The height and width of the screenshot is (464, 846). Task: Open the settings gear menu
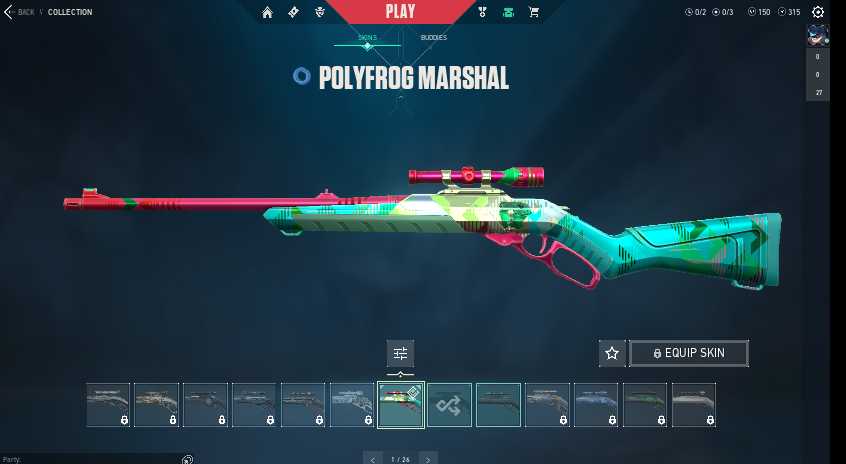point(818,12)
